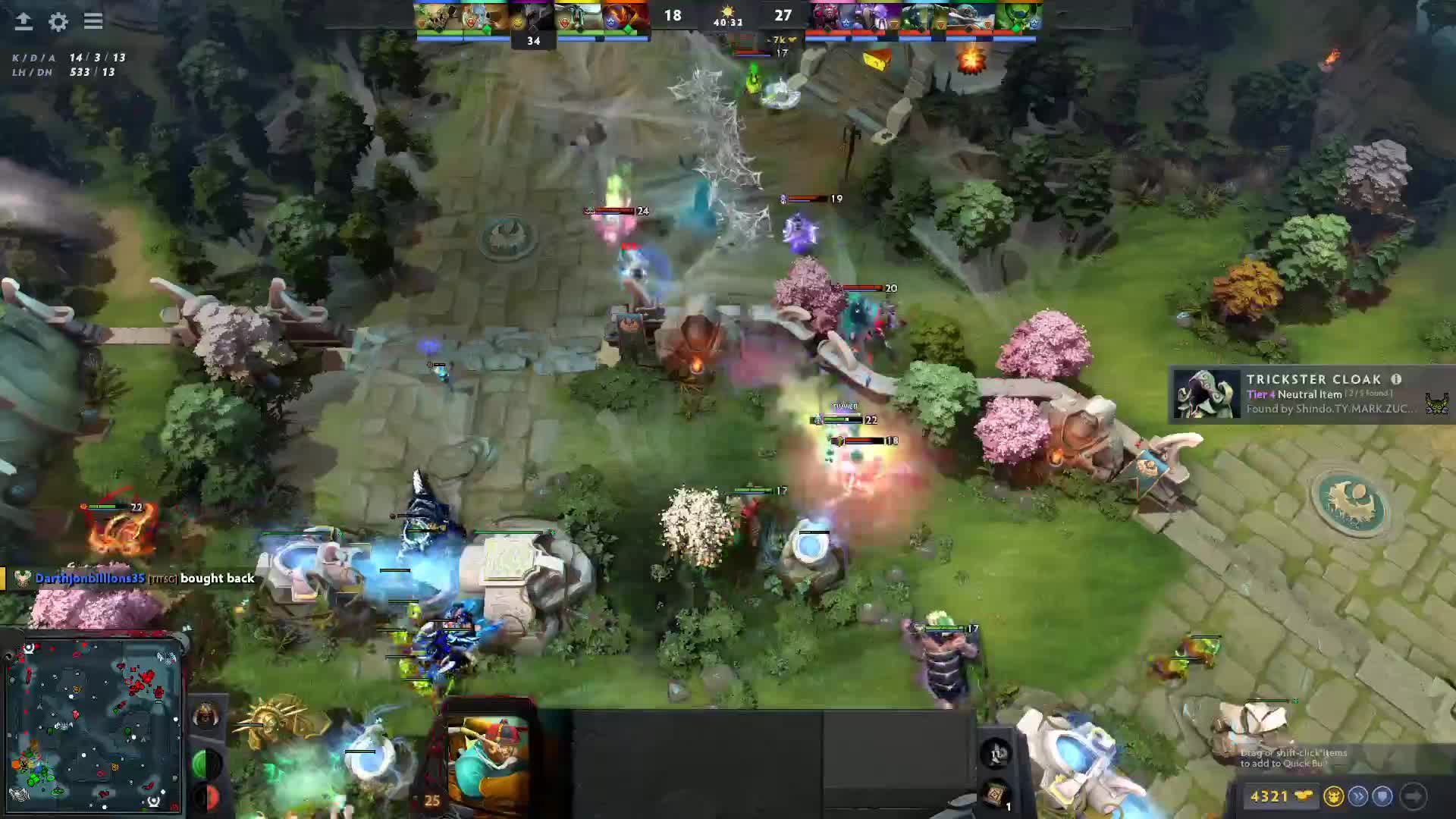Click the gold coin hand icon
This screenshot has width=1456, height=819.
1304,795
